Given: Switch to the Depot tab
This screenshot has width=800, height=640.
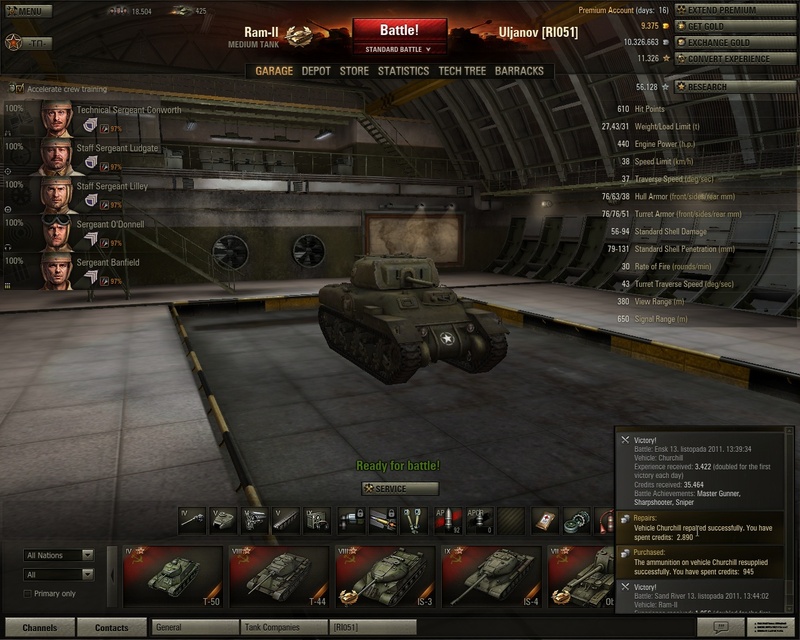Looking at the screenshot, I should pyautogui.click(x=315, y=71).
